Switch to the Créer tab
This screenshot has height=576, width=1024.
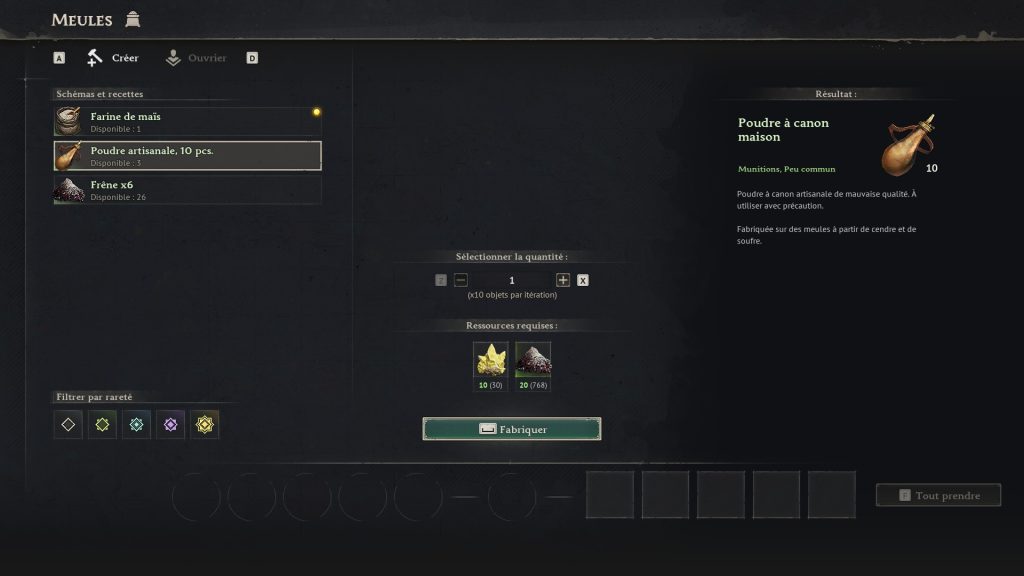point(113,58)
